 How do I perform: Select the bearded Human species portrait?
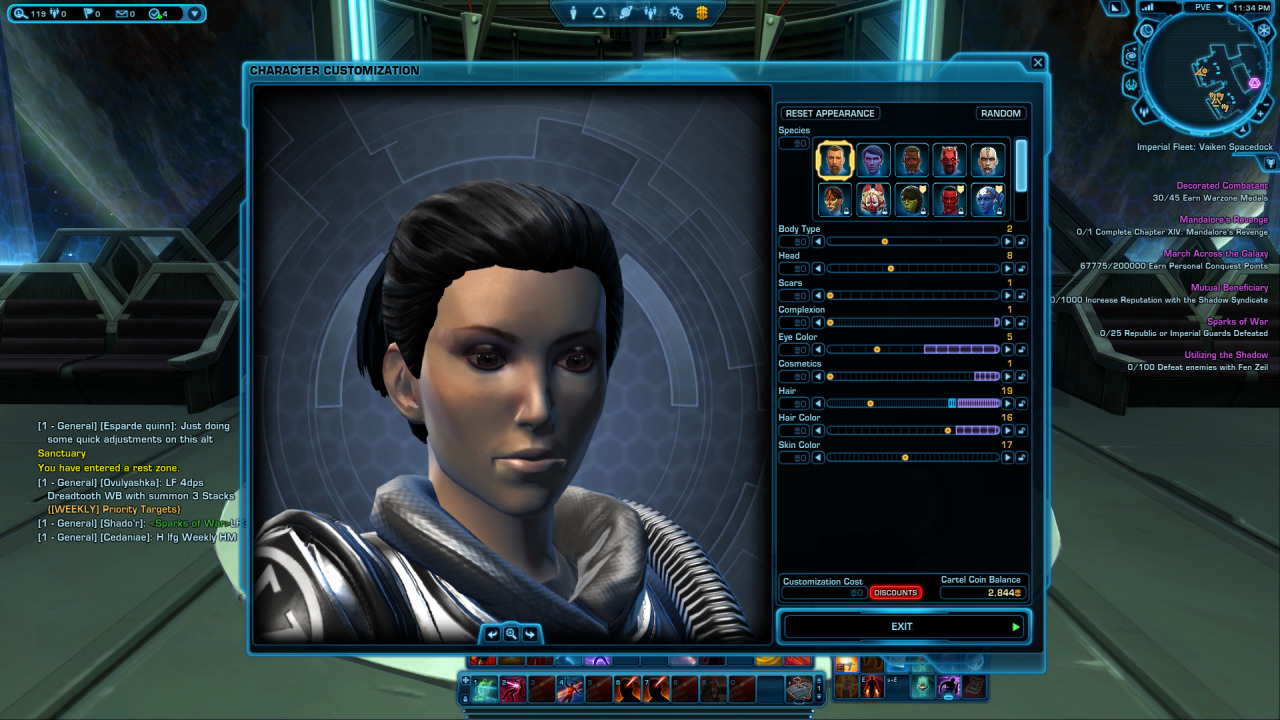(834, 160)
